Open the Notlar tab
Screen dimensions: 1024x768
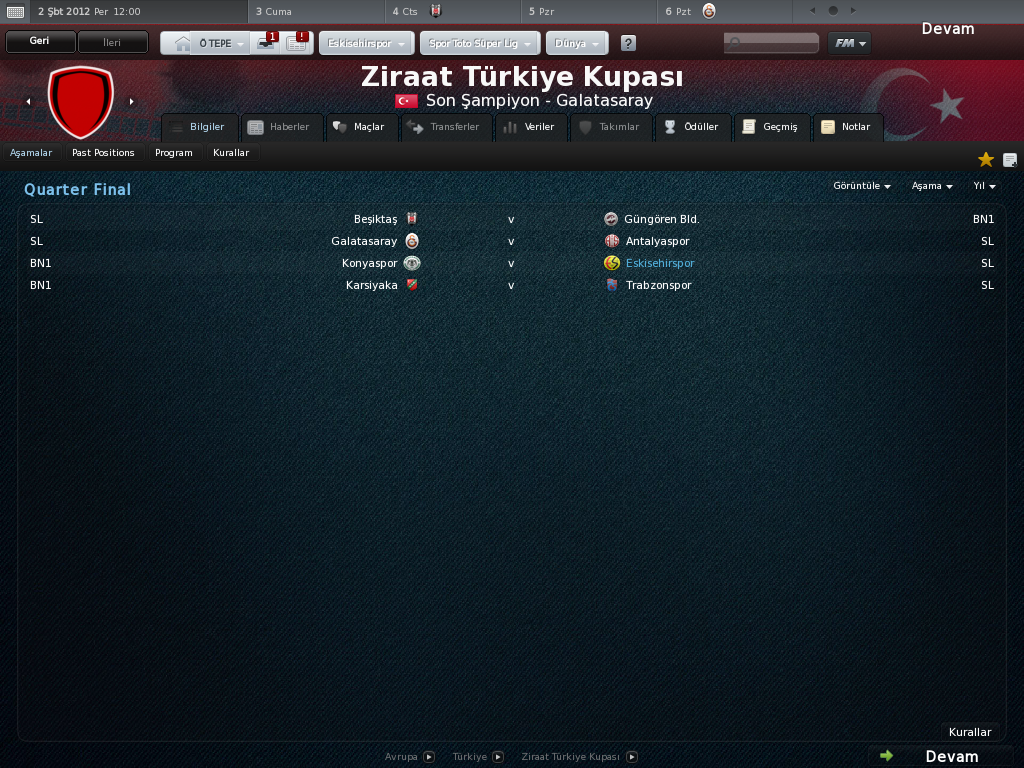tap(847, 127)
